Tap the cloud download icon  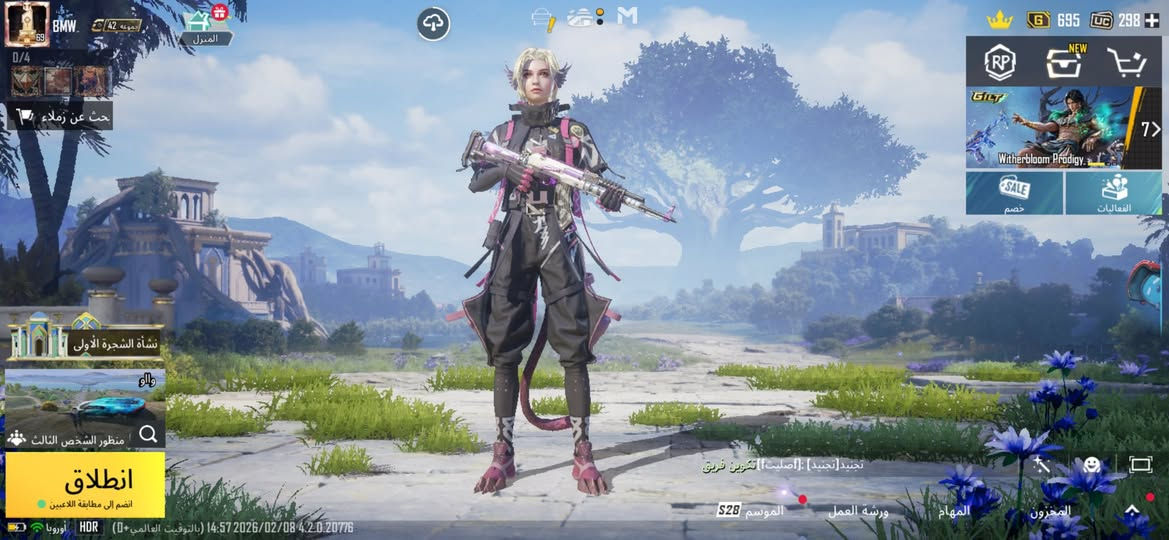433,24
